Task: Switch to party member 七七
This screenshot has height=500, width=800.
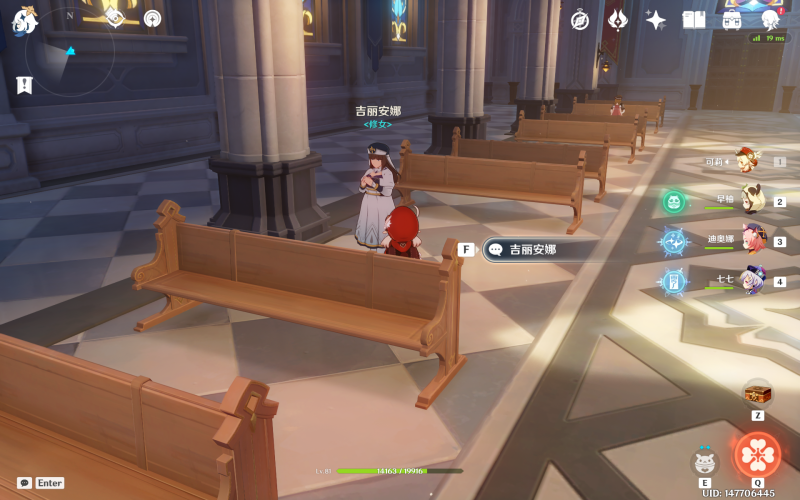Action: 752,281
